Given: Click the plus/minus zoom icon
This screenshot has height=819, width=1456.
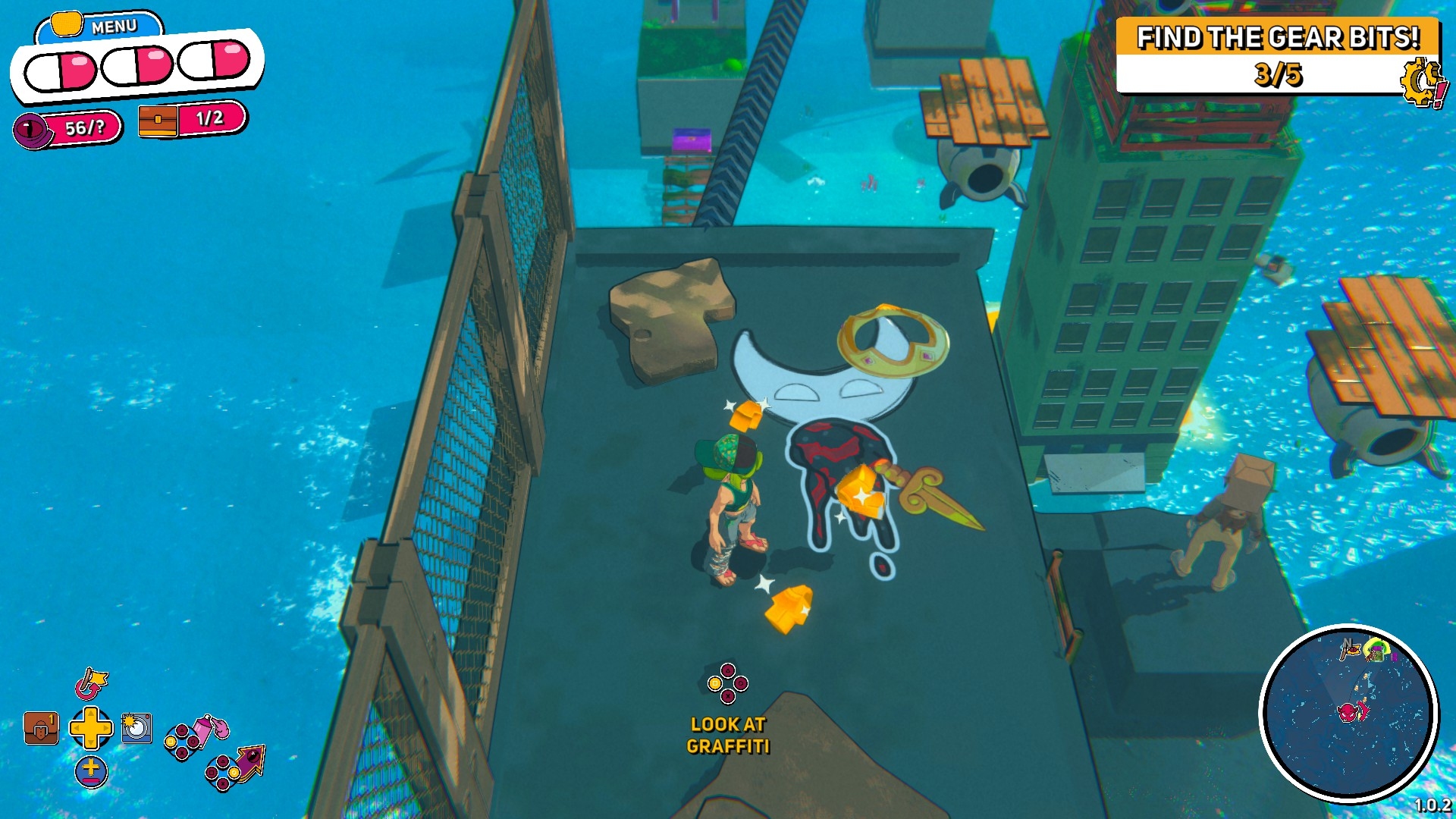Looking at the screenshot, I should [x=91, y=771].
